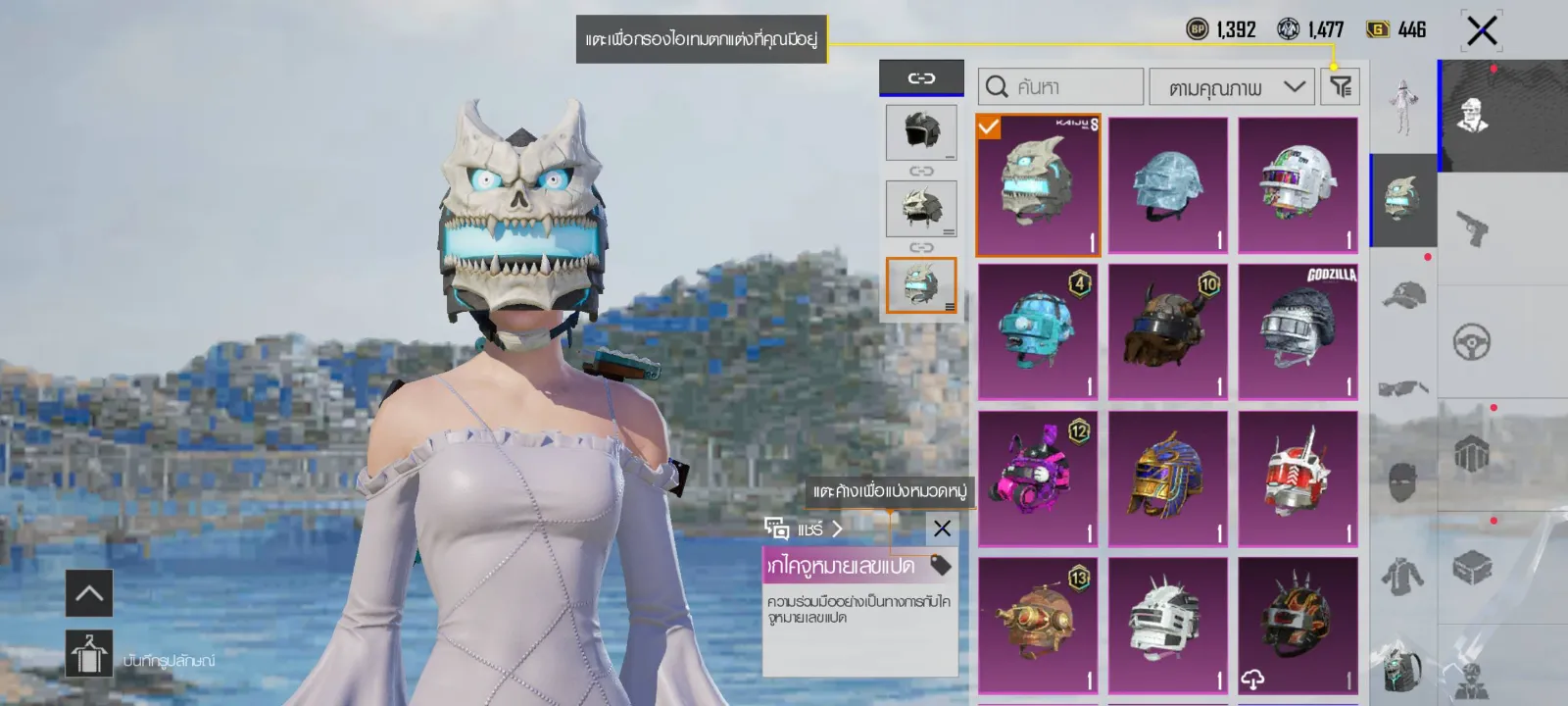Save the current outfit with the hanger button
This screenshot has height=706, width=1568.
[x=89, y=654]
